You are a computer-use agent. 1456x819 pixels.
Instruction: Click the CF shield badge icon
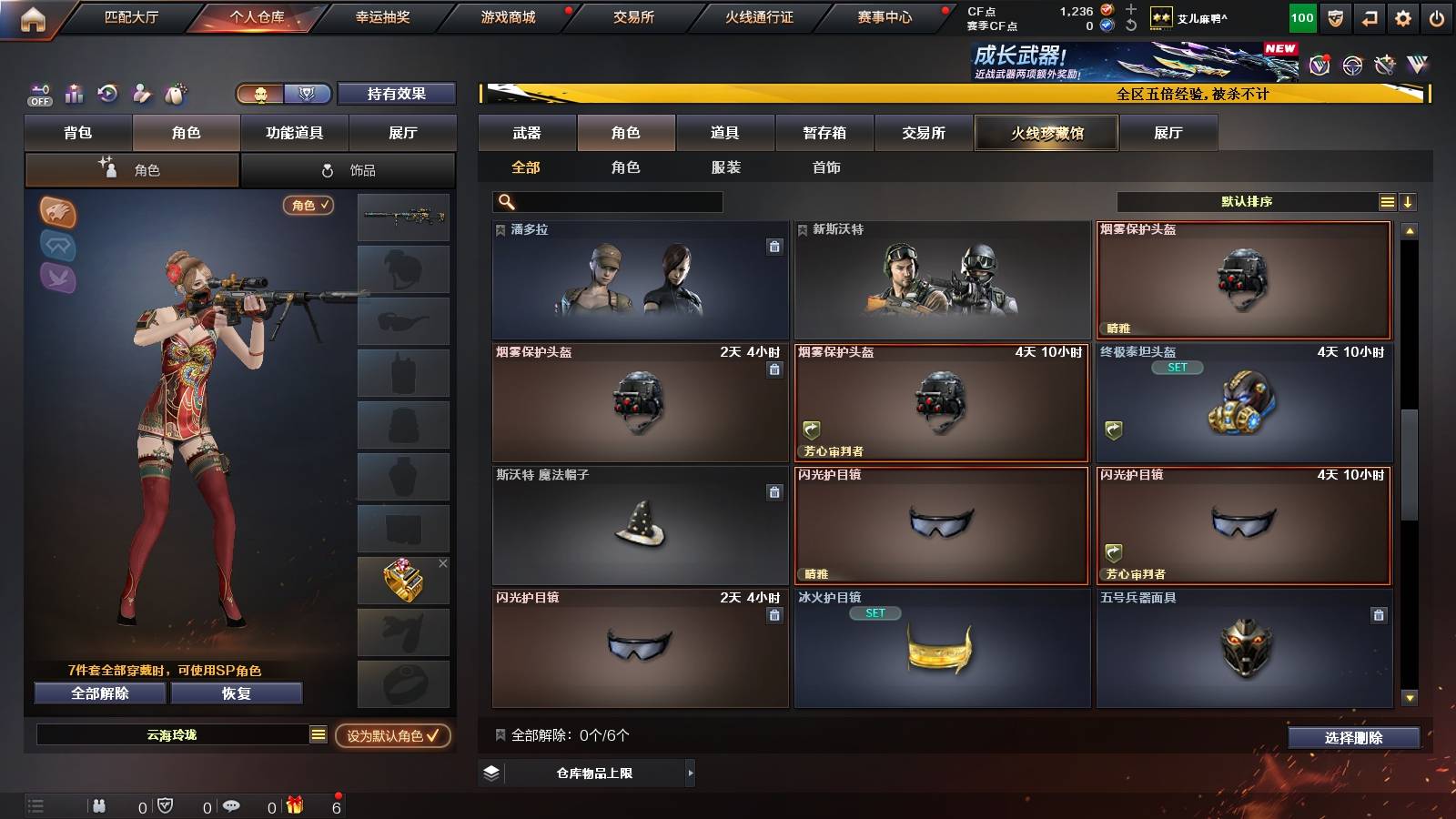1335,16
